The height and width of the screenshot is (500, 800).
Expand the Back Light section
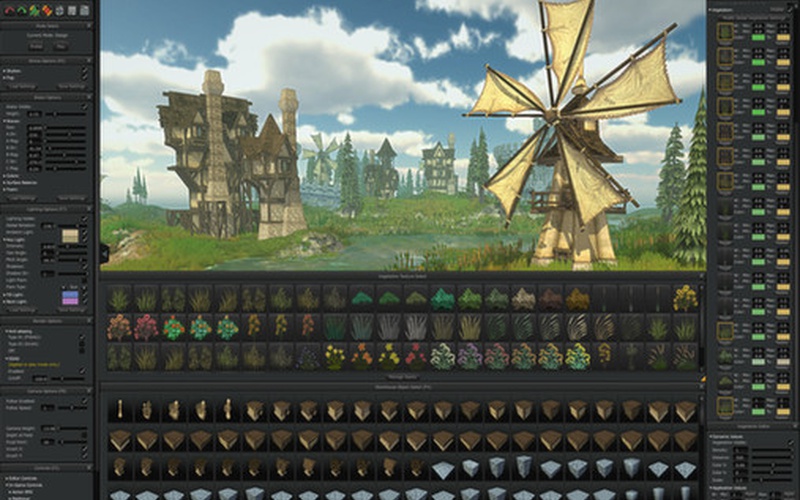[6, 300]
